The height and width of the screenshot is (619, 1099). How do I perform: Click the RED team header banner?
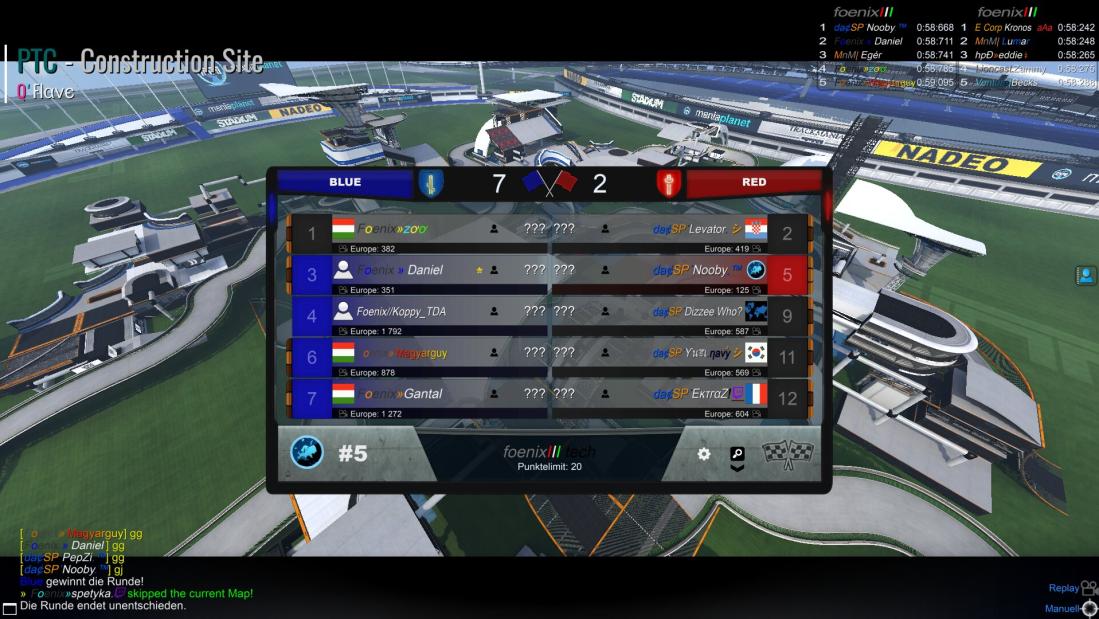tap(754, 183)
